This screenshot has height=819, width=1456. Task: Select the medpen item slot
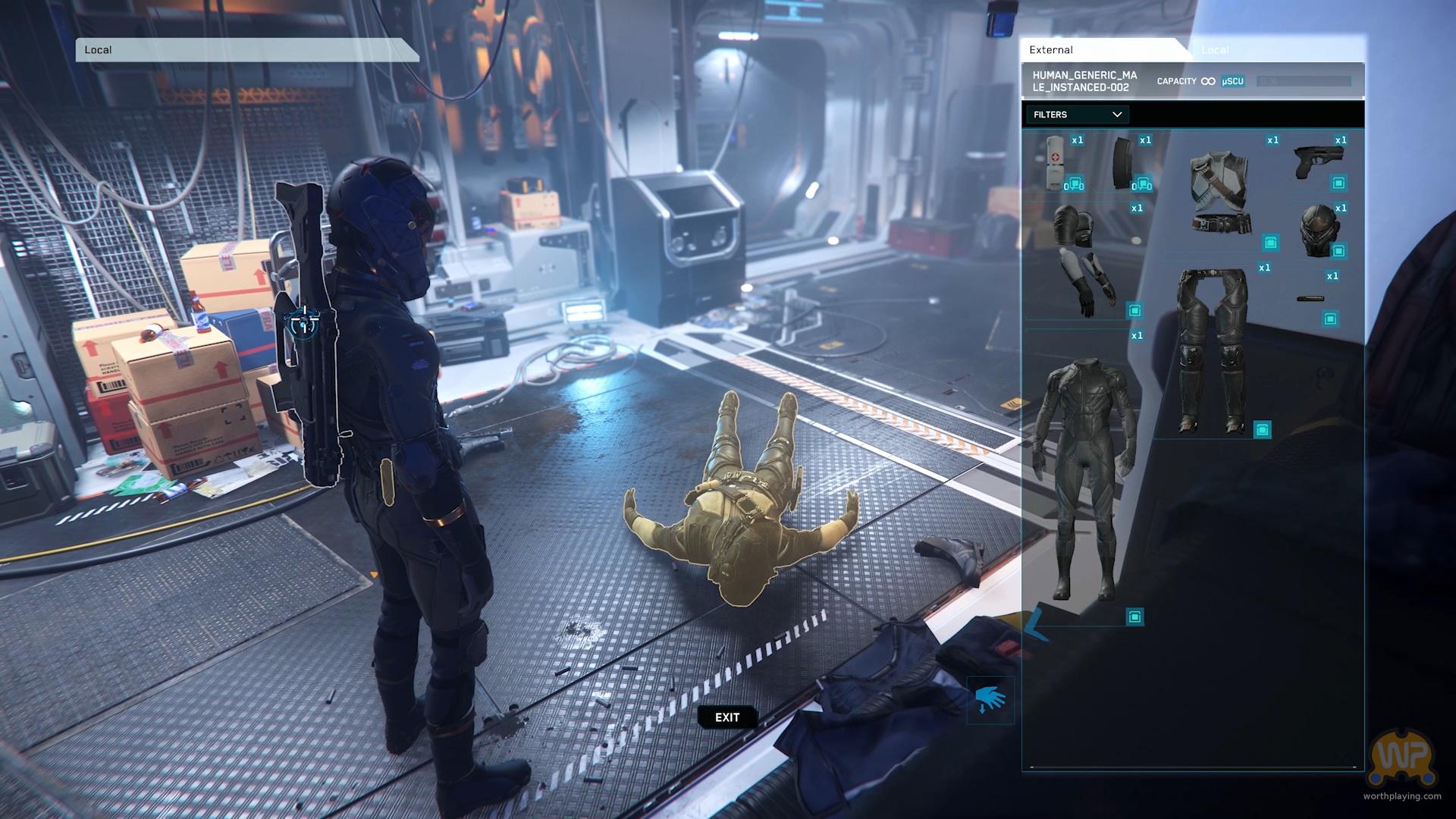pyautogui.click(x=1056, y=162)
